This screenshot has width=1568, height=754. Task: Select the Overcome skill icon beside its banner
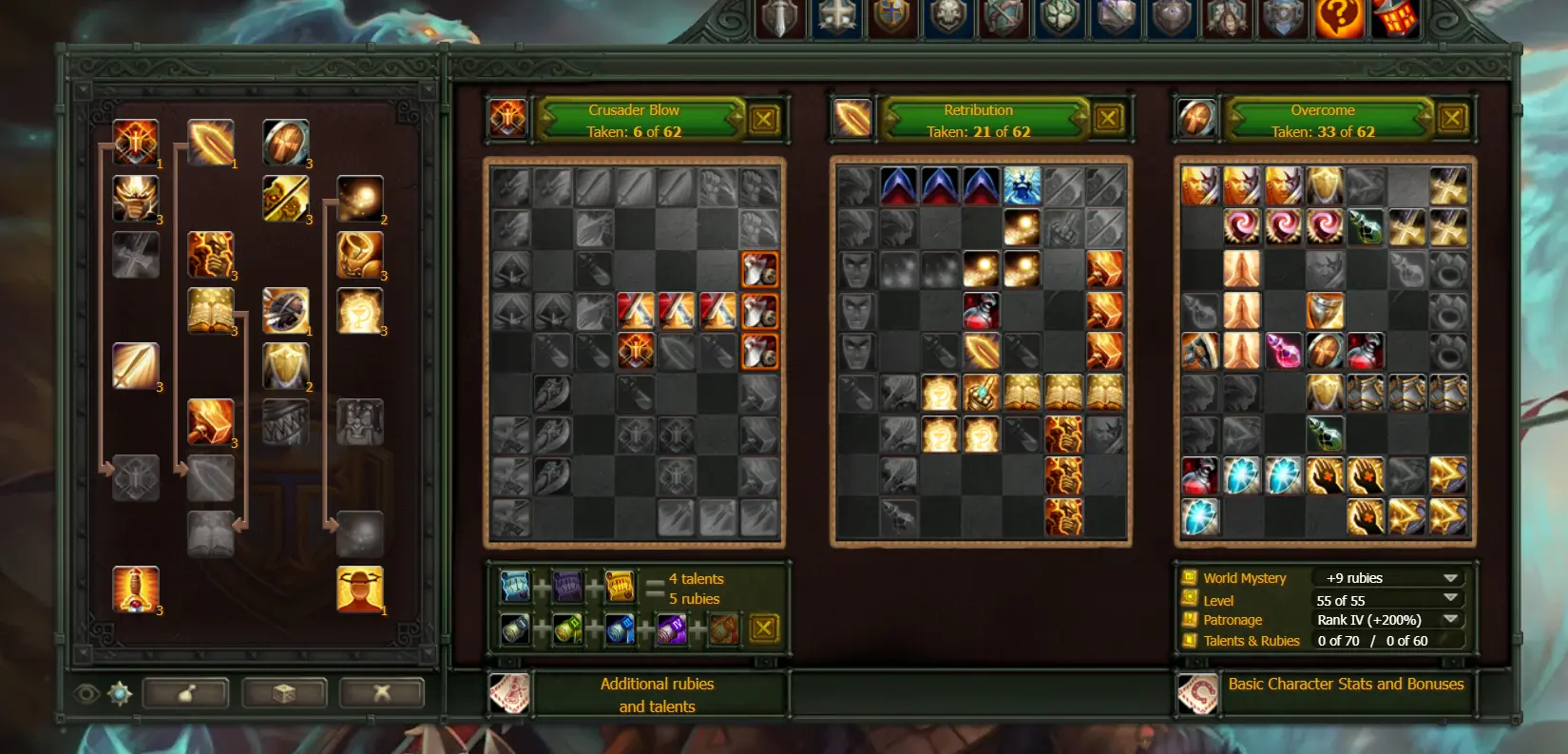click(1196, 118)
